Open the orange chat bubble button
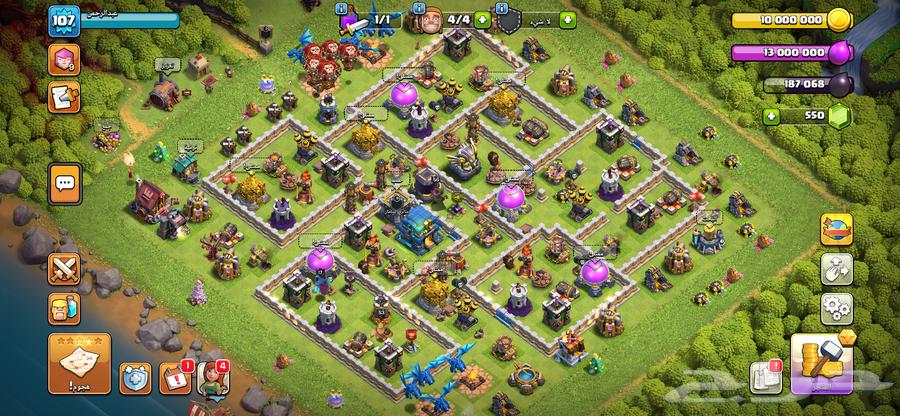900x416 pixels. (65, 183)
